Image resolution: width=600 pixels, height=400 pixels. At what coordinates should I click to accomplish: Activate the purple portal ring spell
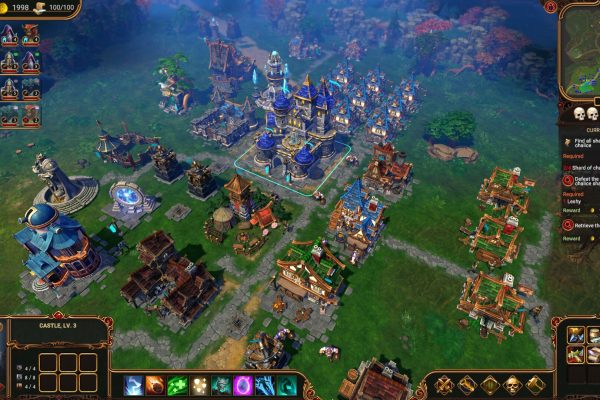click(243, 385)
